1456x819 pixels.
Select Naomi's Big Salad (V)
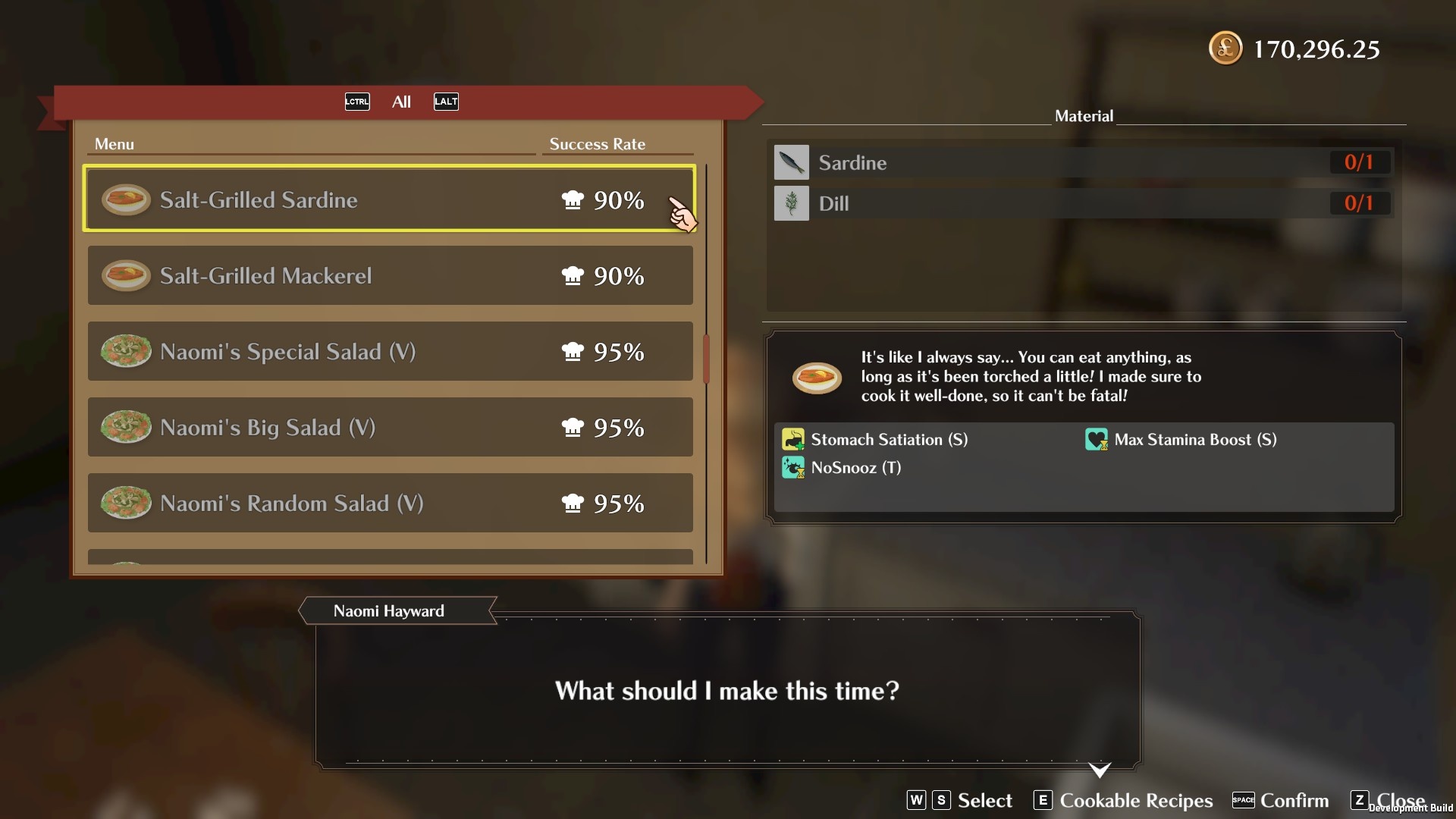389,427
